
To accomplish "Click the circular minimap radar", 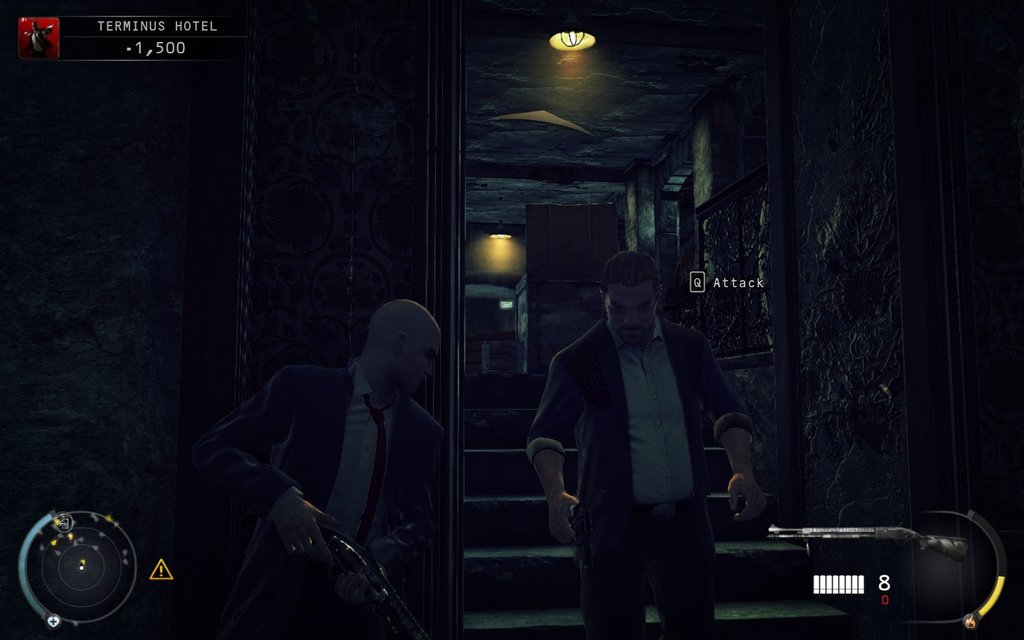I will [79, 567].
